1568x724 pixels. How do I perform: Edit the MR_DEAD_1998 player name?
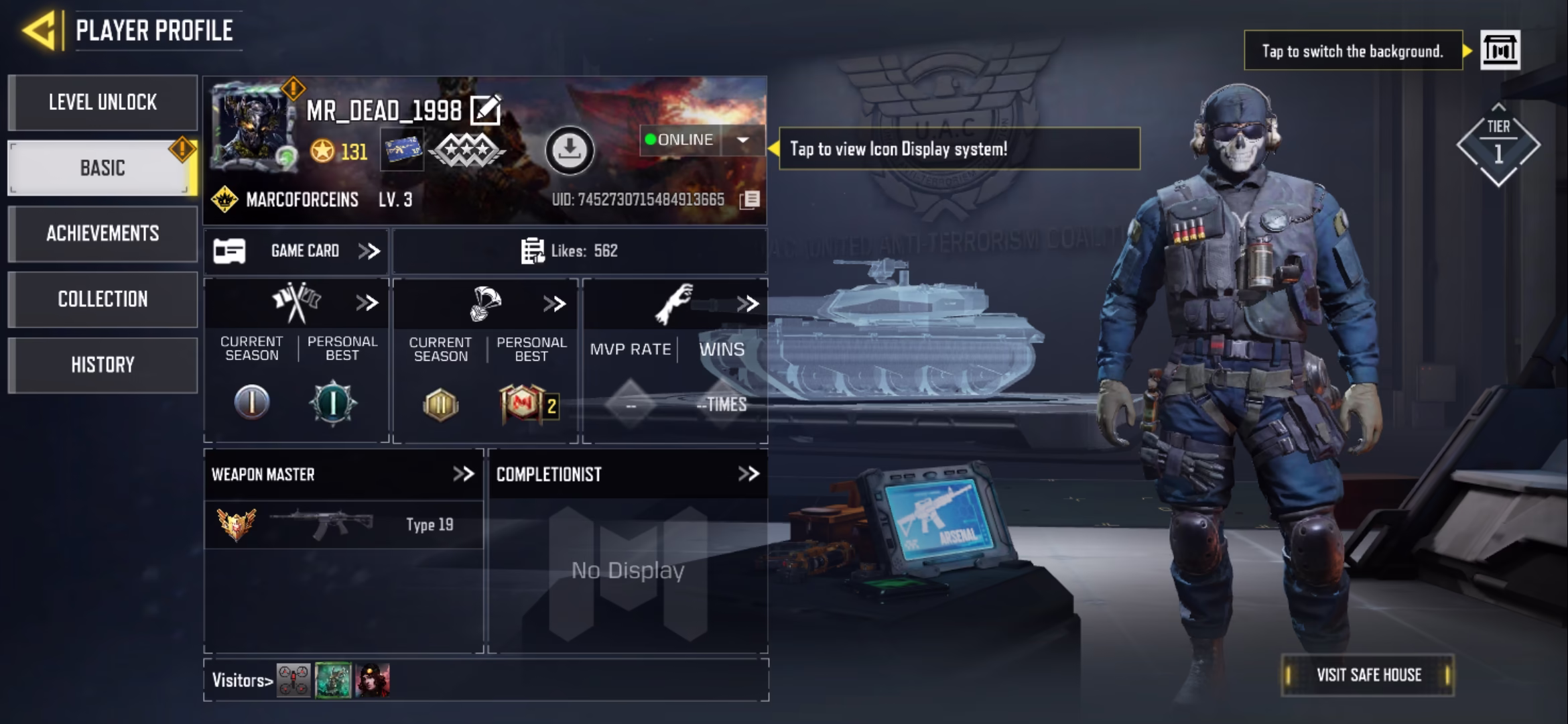[486, 111]
